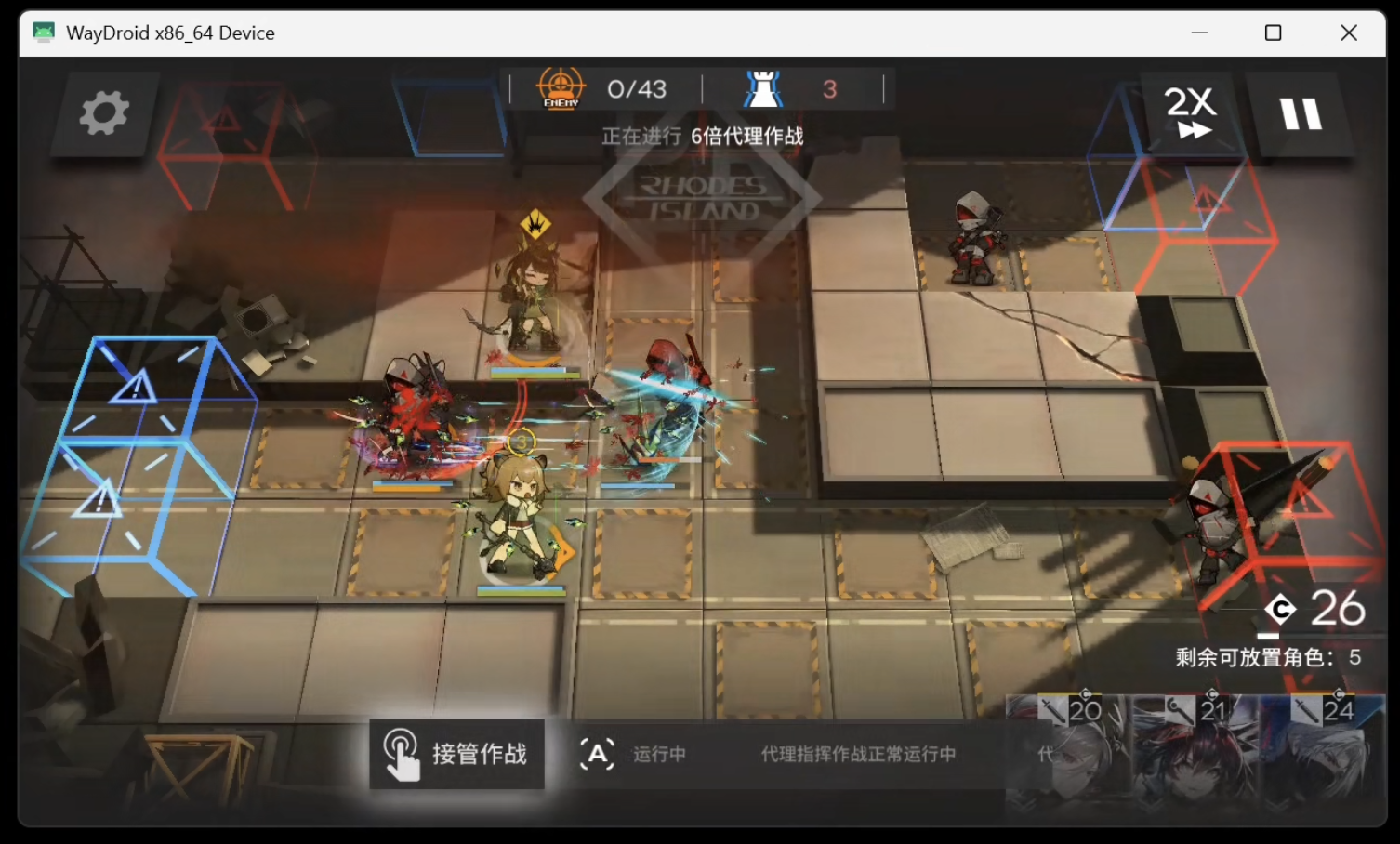The width and height of the screenshot is (1400, 844).
Task: Click the 接管作战 takeover button
Action: 456,754
